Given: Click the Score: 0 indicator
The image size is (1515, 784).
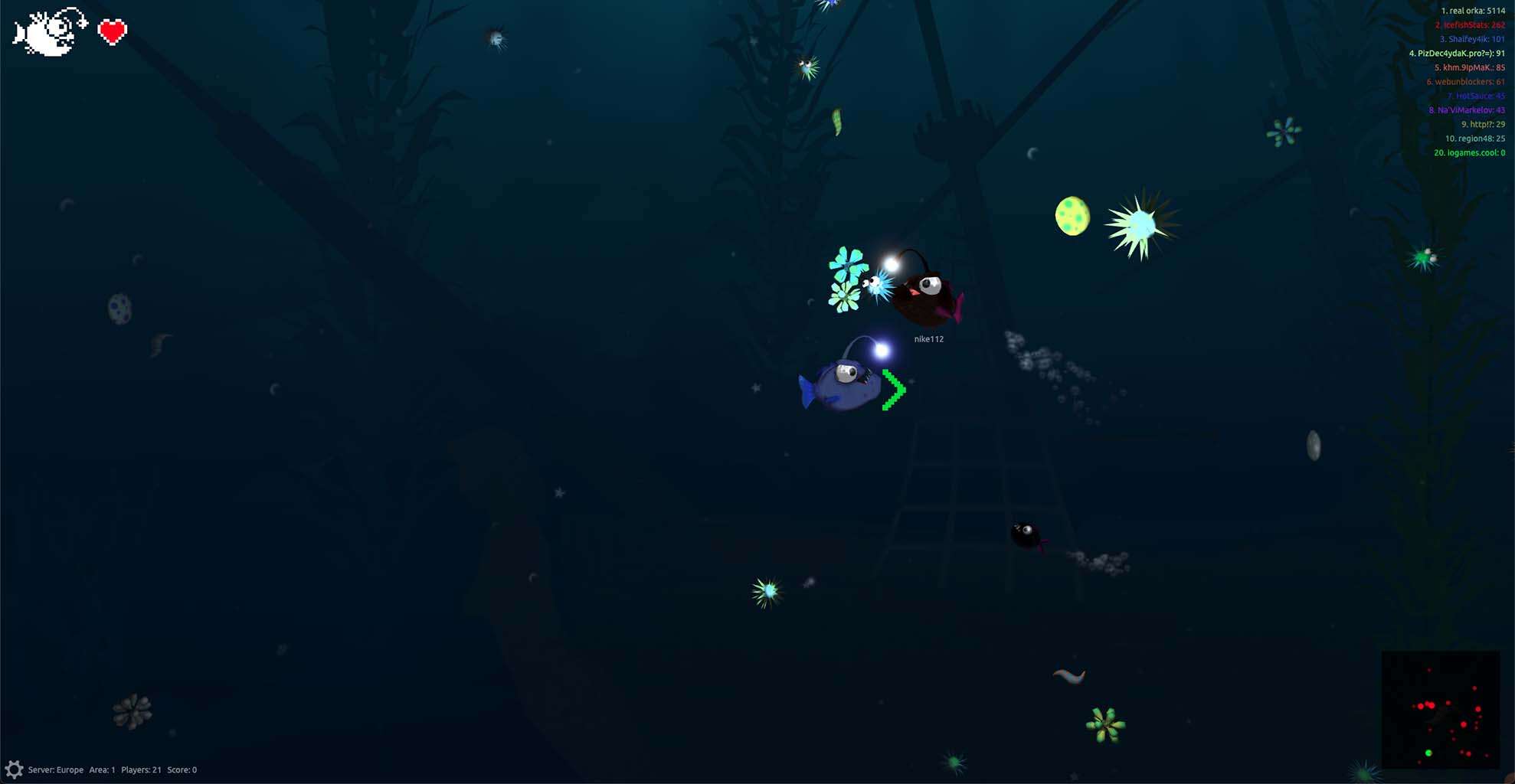Looking at the screenshot, I should coord(182,769).
